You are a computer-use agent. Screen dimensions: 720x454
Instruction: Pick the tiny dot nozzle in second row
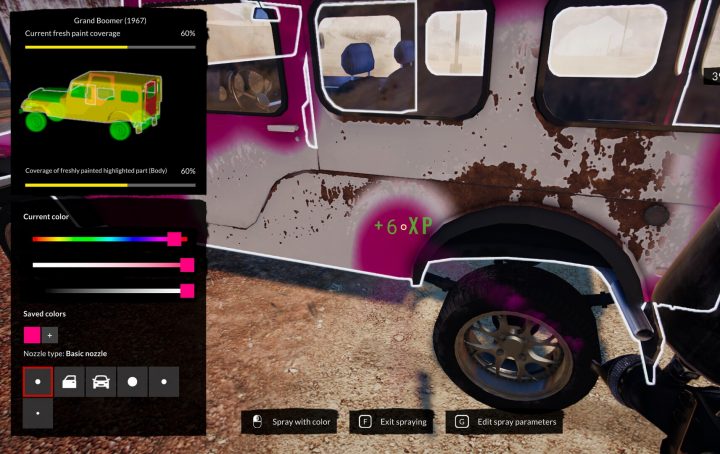coord(38,413)
